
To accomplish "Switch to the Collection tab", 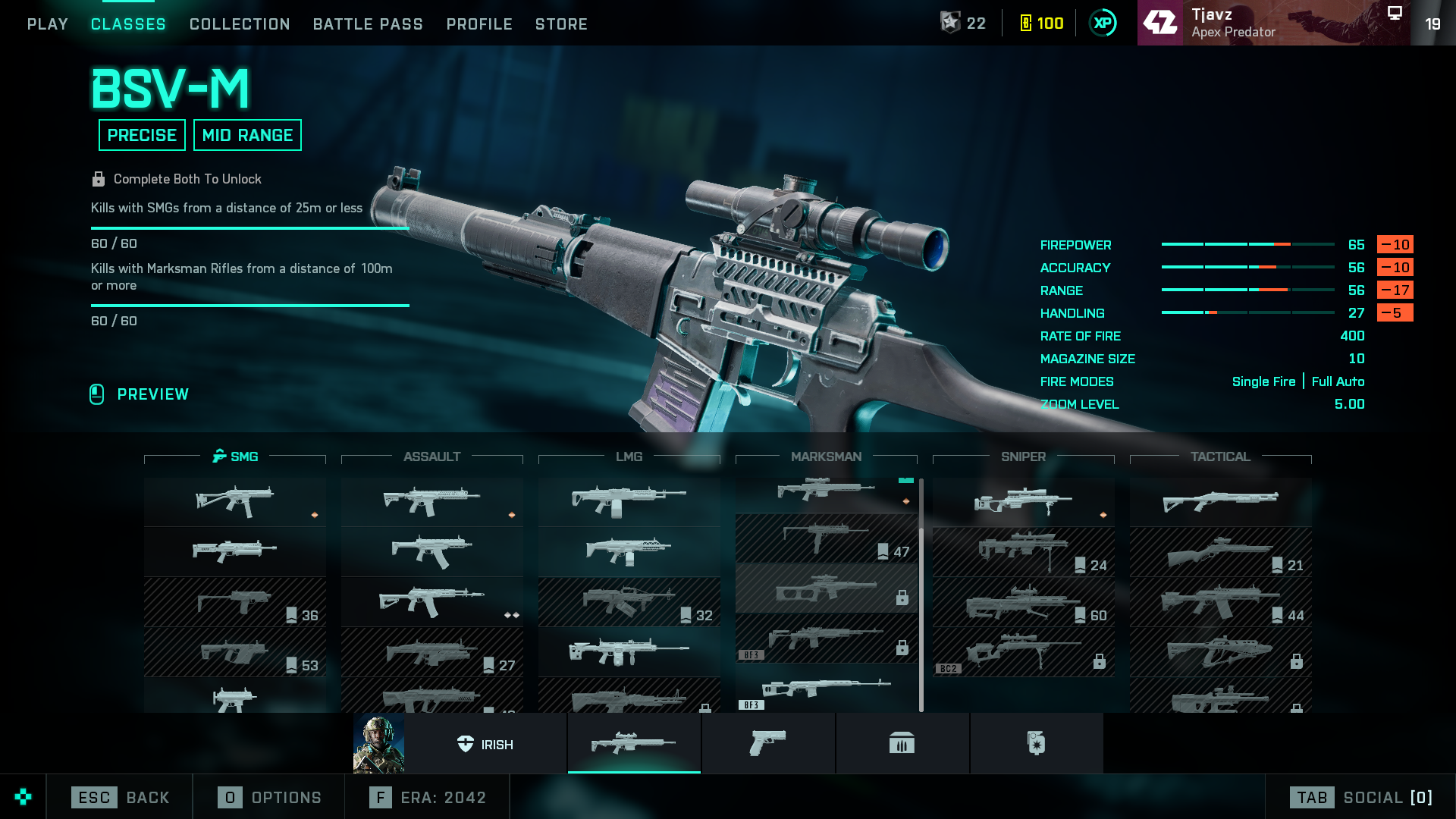I will click(x=240, y=24).
